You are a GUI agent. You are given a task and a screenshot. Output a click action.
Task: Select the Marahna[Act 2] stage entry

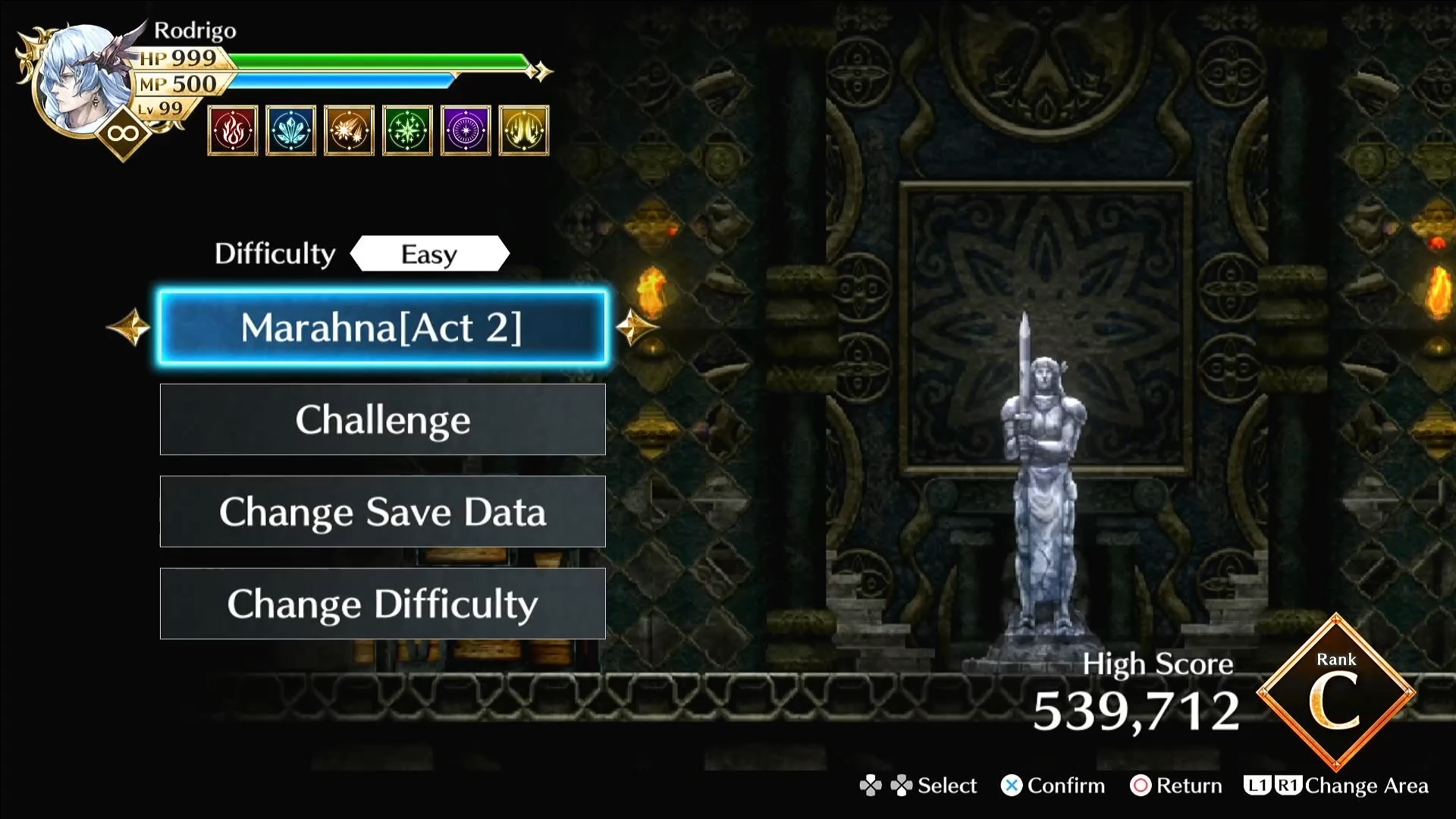382,328
